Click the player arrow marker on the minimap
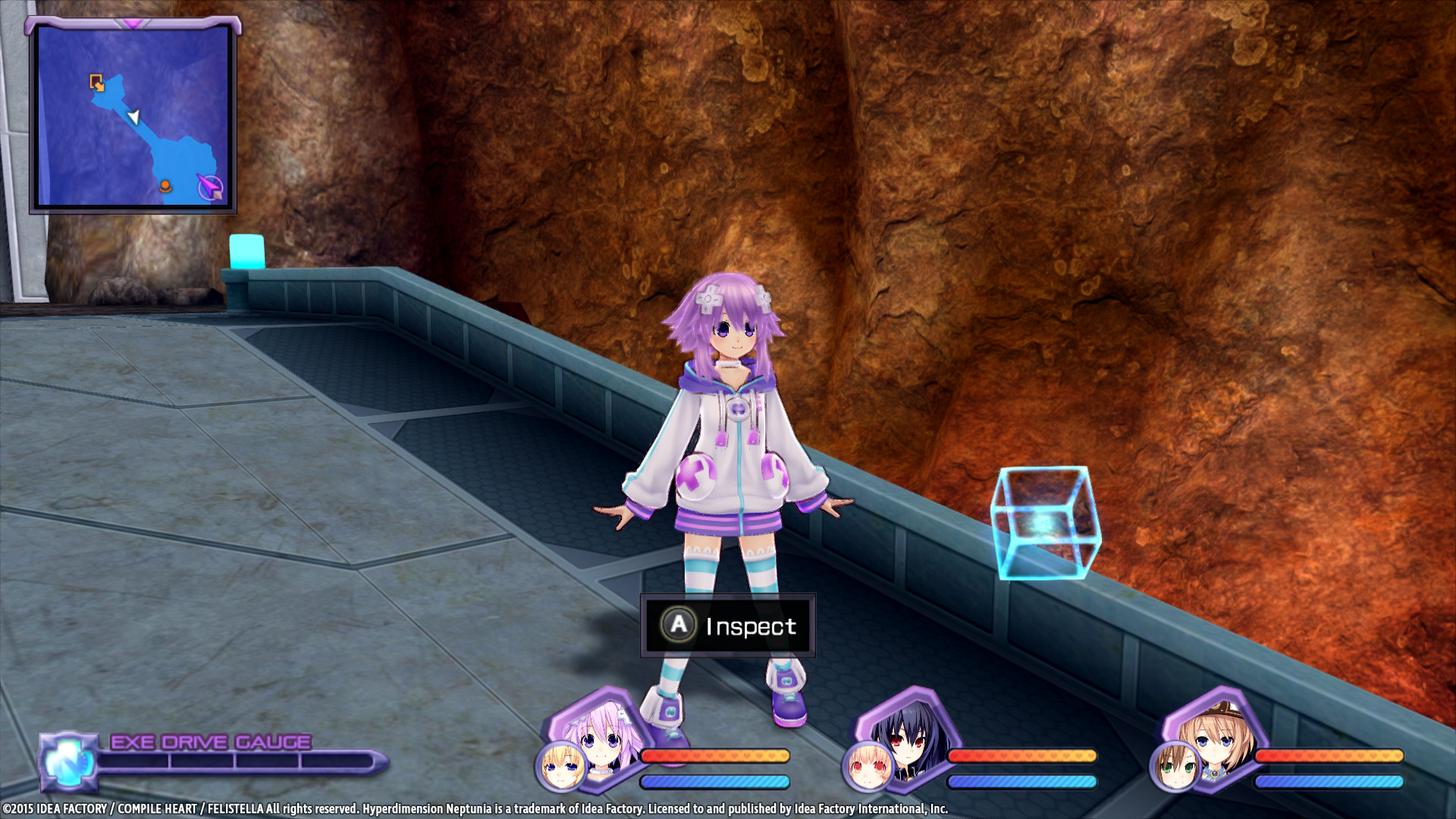 coord(133,118)
